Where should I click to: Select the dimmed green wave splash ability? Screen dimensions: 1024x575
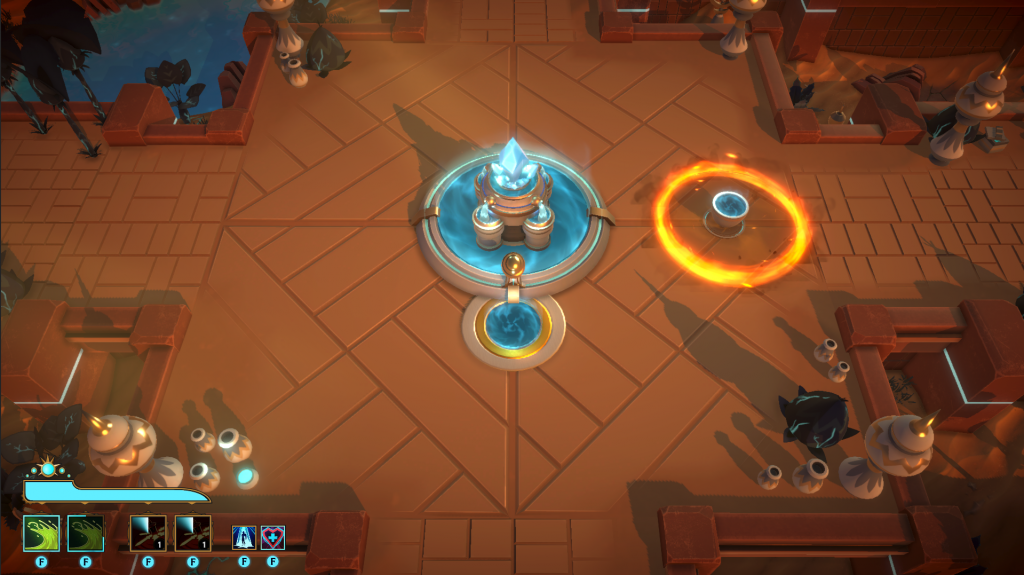85,533
